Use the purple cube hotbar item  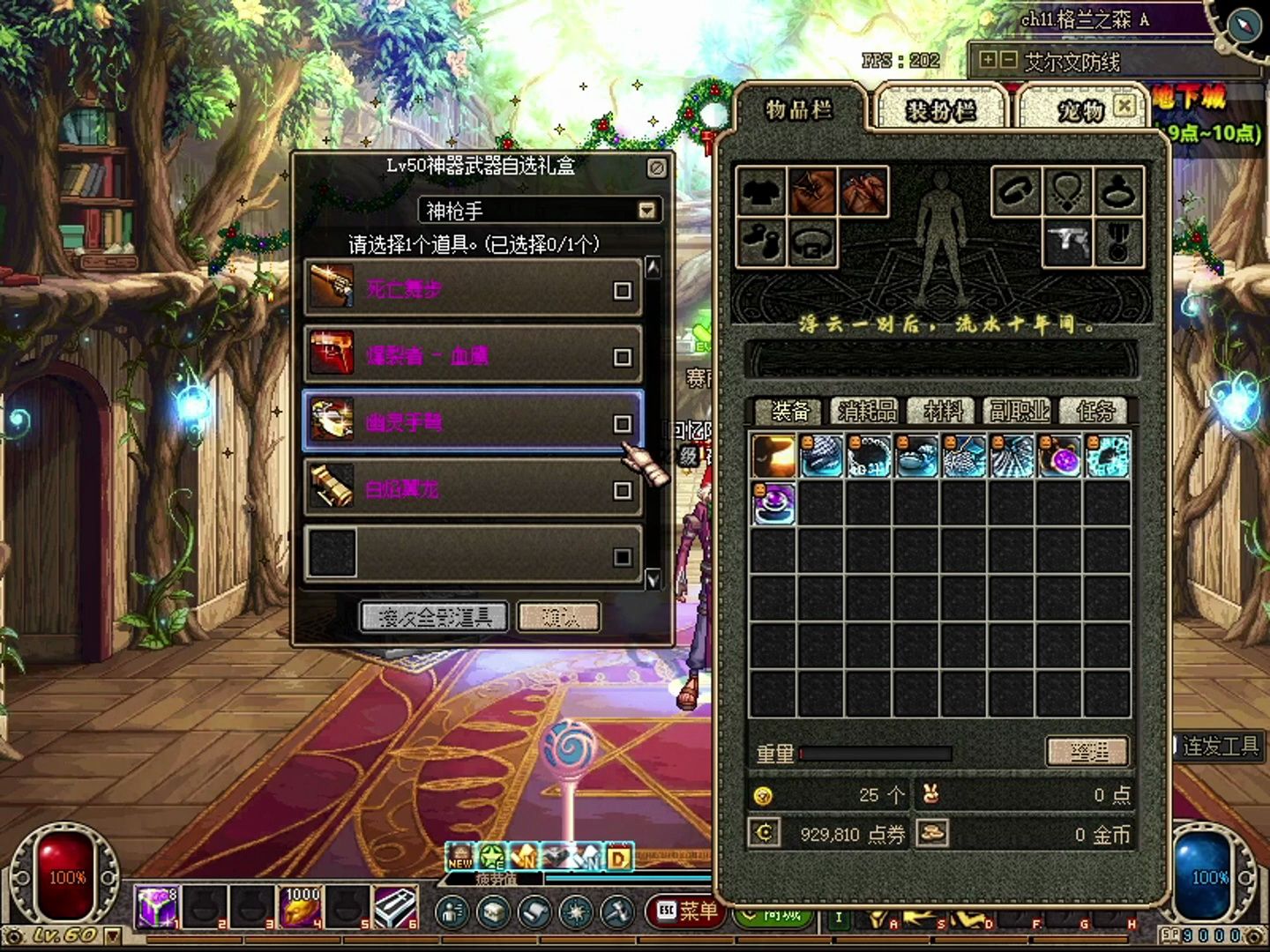click(156, 908)
